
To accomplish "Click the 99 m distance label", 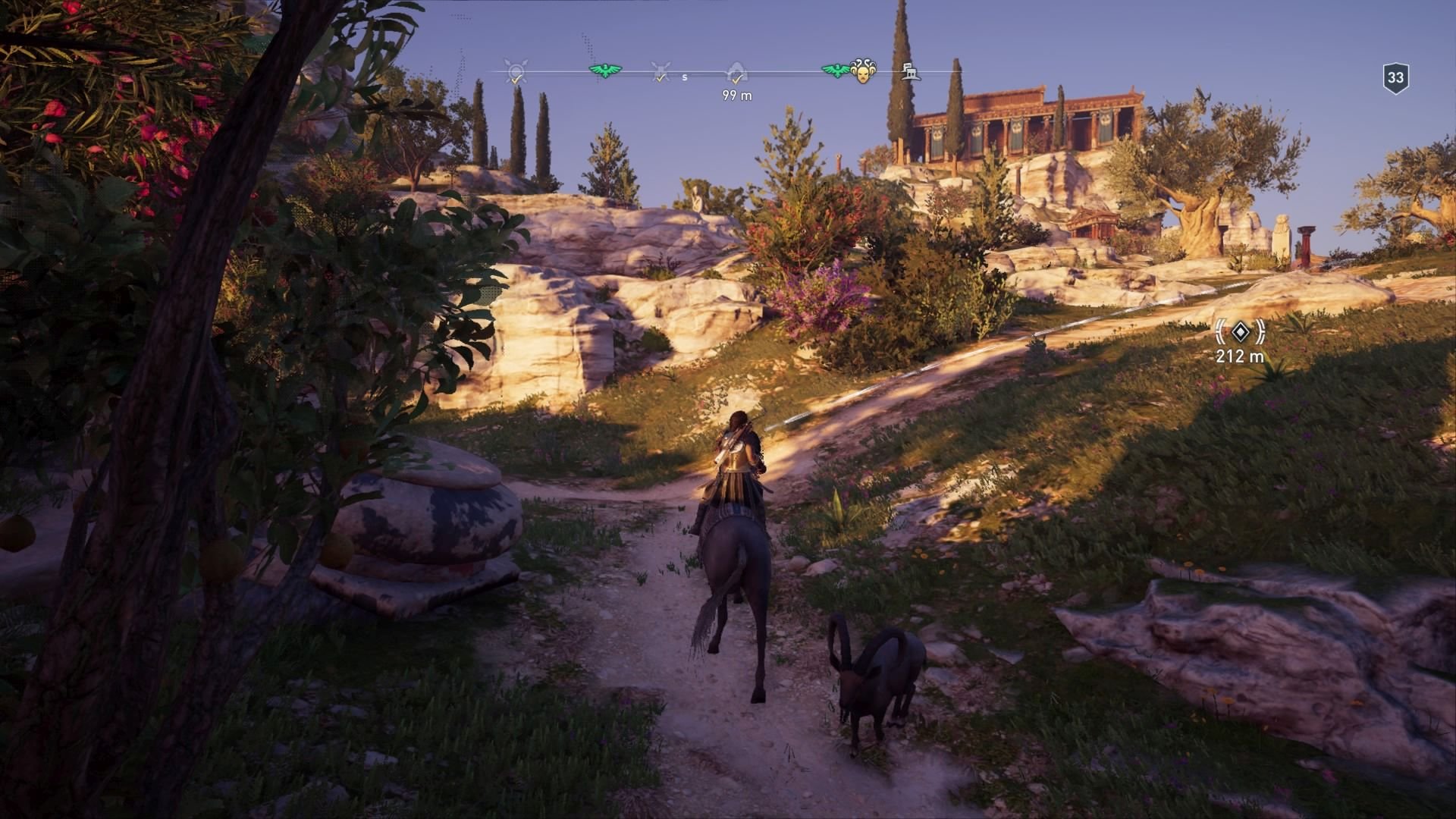I will click(737, 95).
